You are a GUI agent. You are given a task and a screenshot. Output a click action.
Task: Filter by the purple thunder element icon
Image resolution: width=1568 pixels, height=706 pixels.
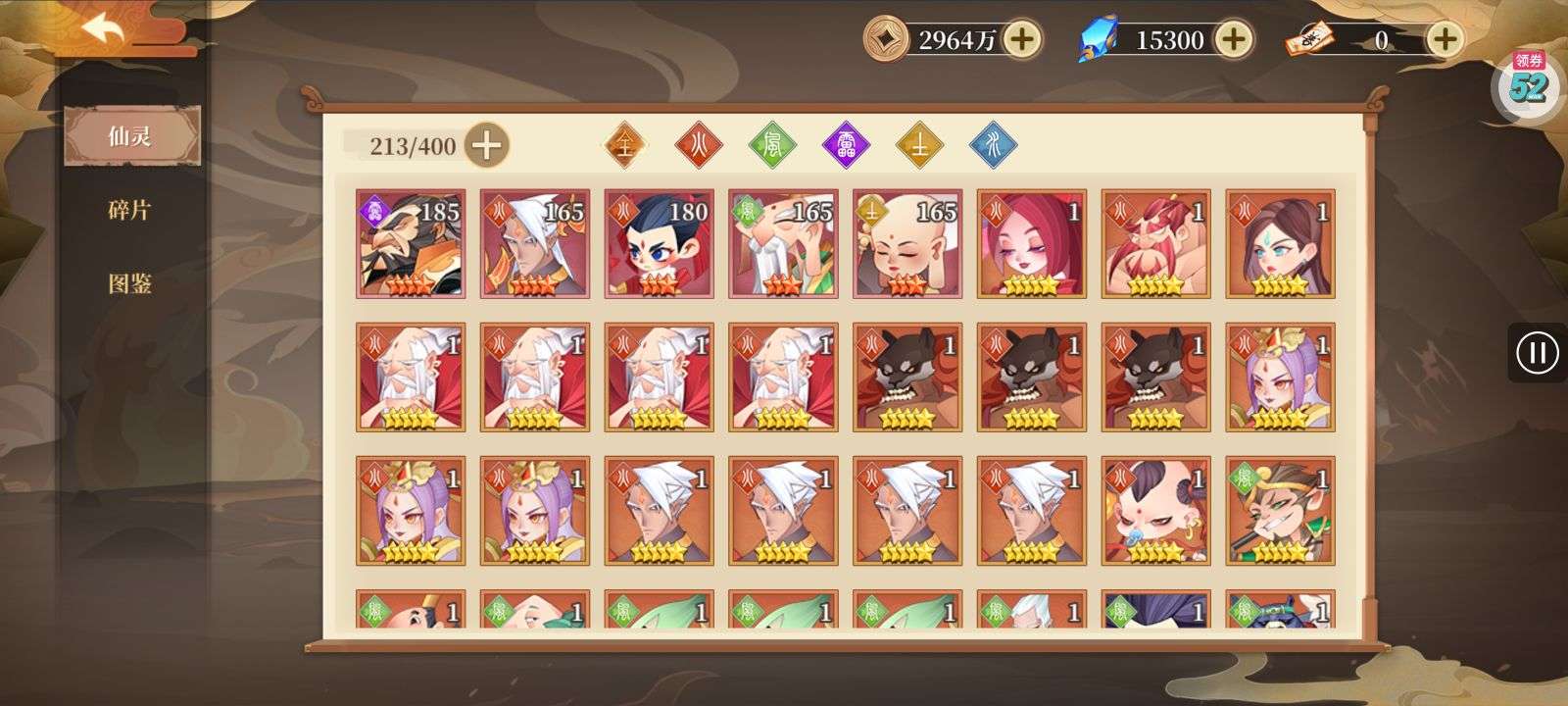(x=846, y=143)
